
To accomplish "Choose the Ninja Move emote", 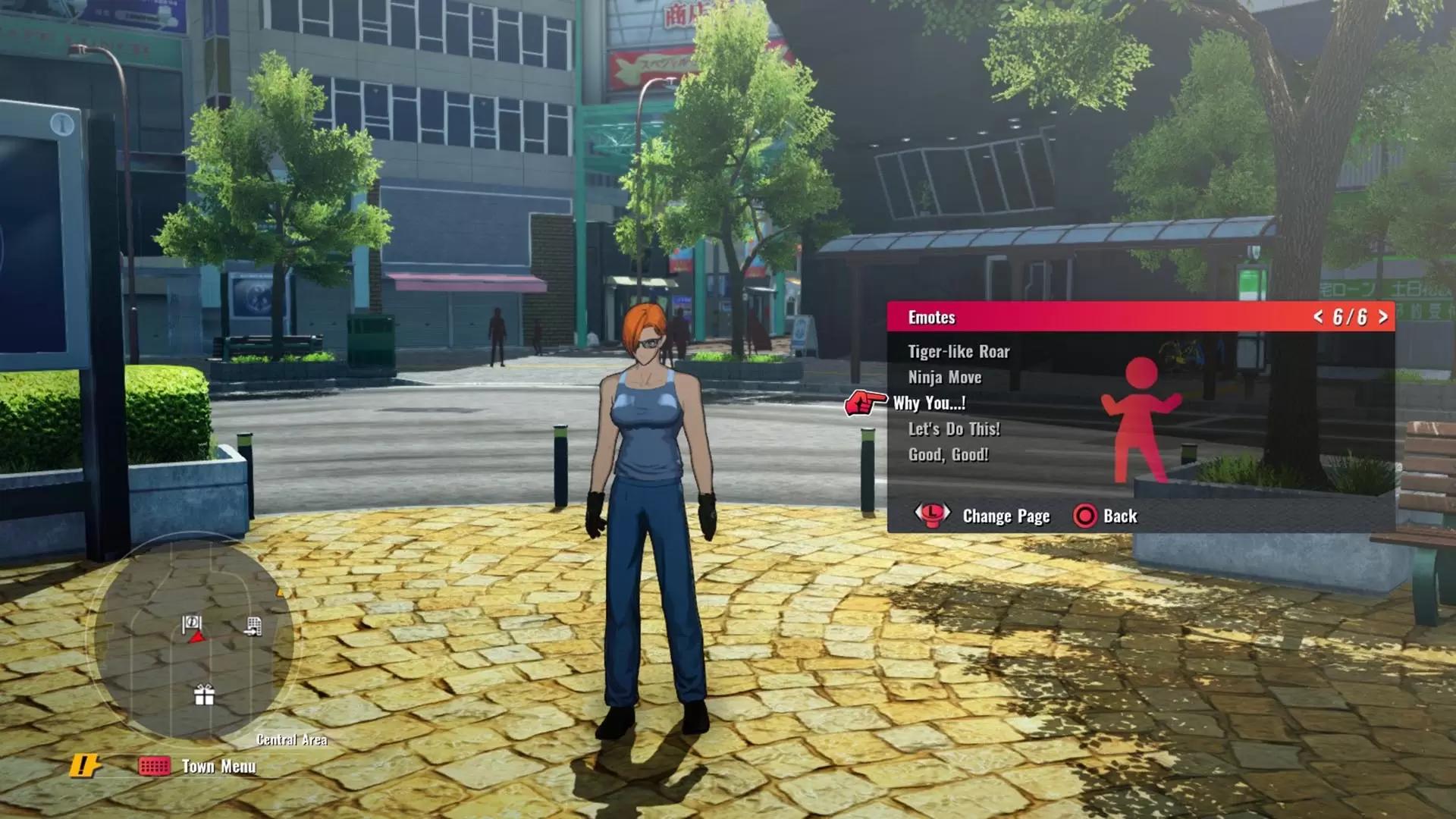I will click(945, 378).
